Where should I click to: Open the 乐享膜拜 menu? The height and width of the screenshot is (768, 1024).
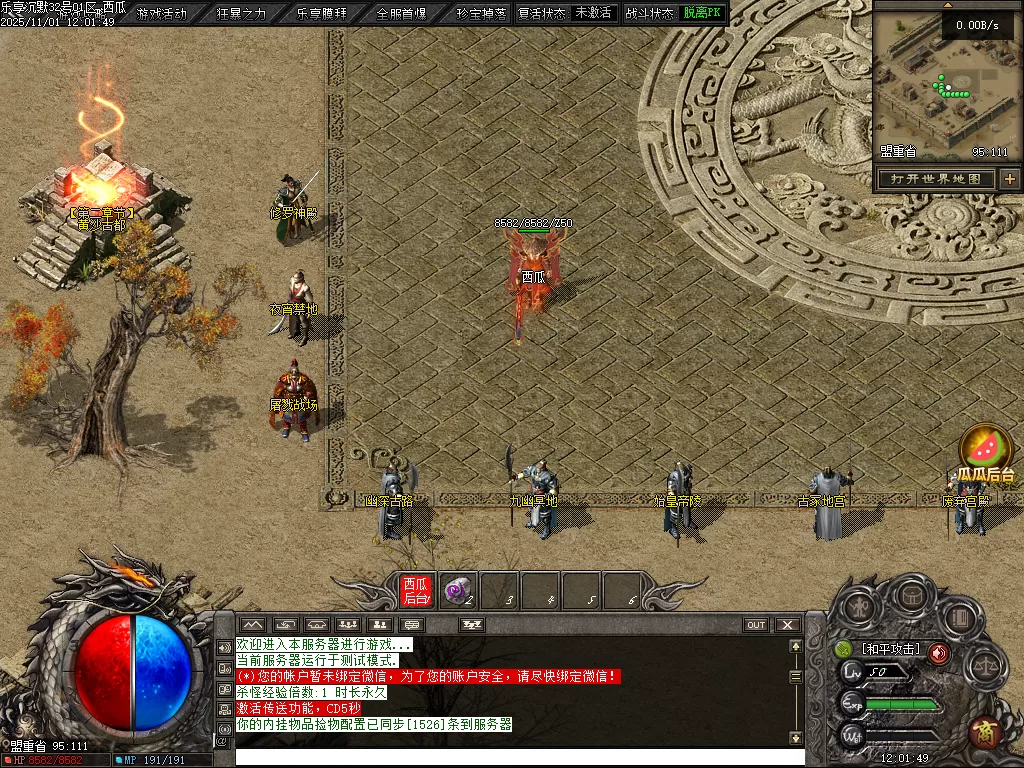coord(322,13)
